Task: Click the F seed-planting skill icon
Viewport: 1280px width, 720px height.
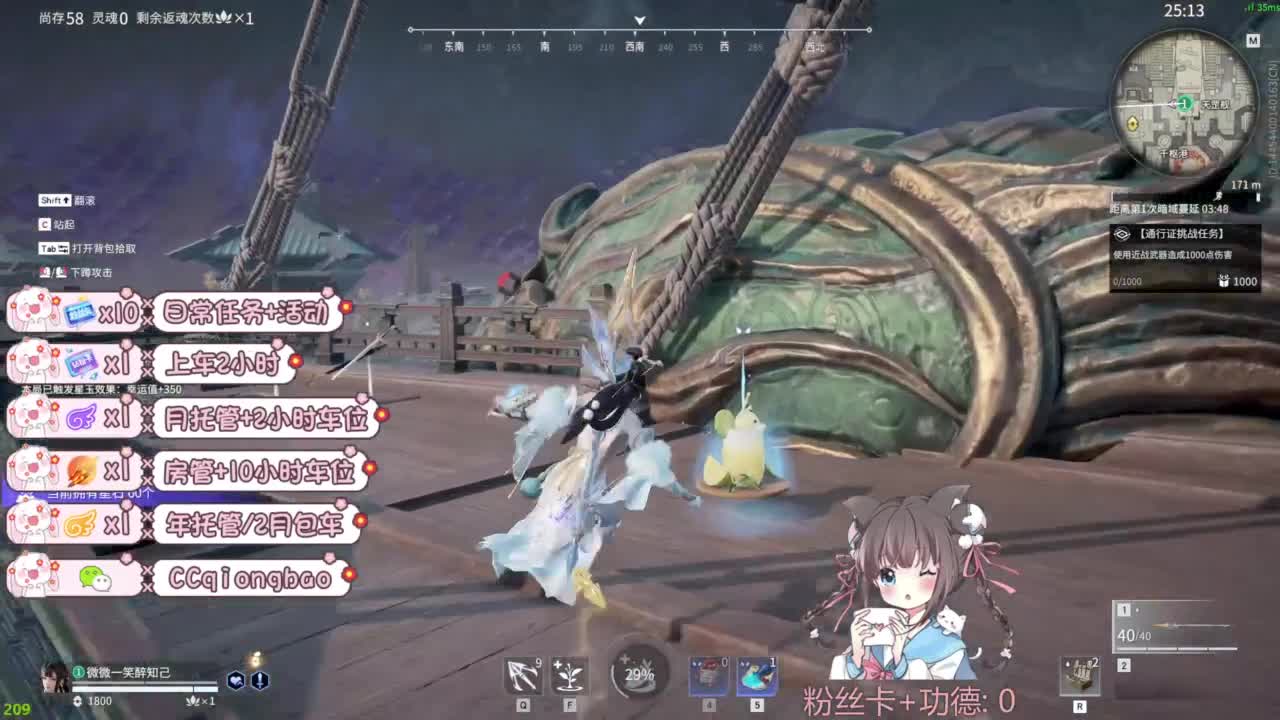Action: 567,675
